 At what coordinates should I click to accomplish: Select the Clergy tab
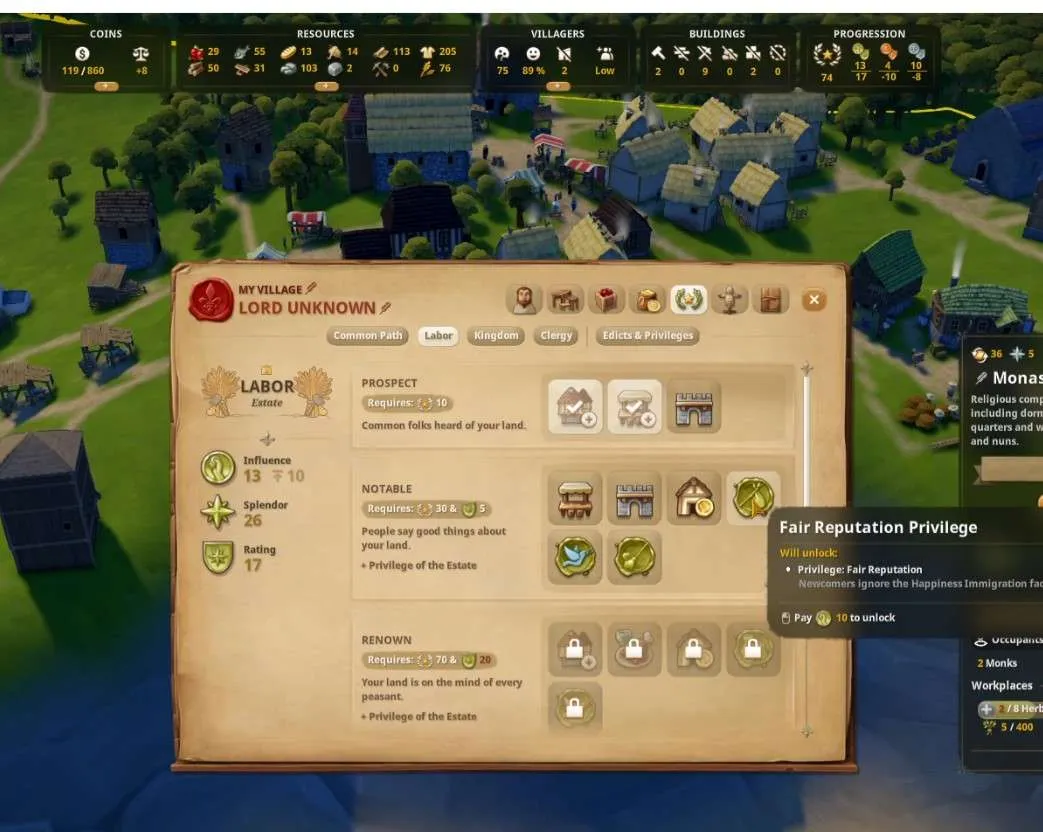[x=556, y=336]
